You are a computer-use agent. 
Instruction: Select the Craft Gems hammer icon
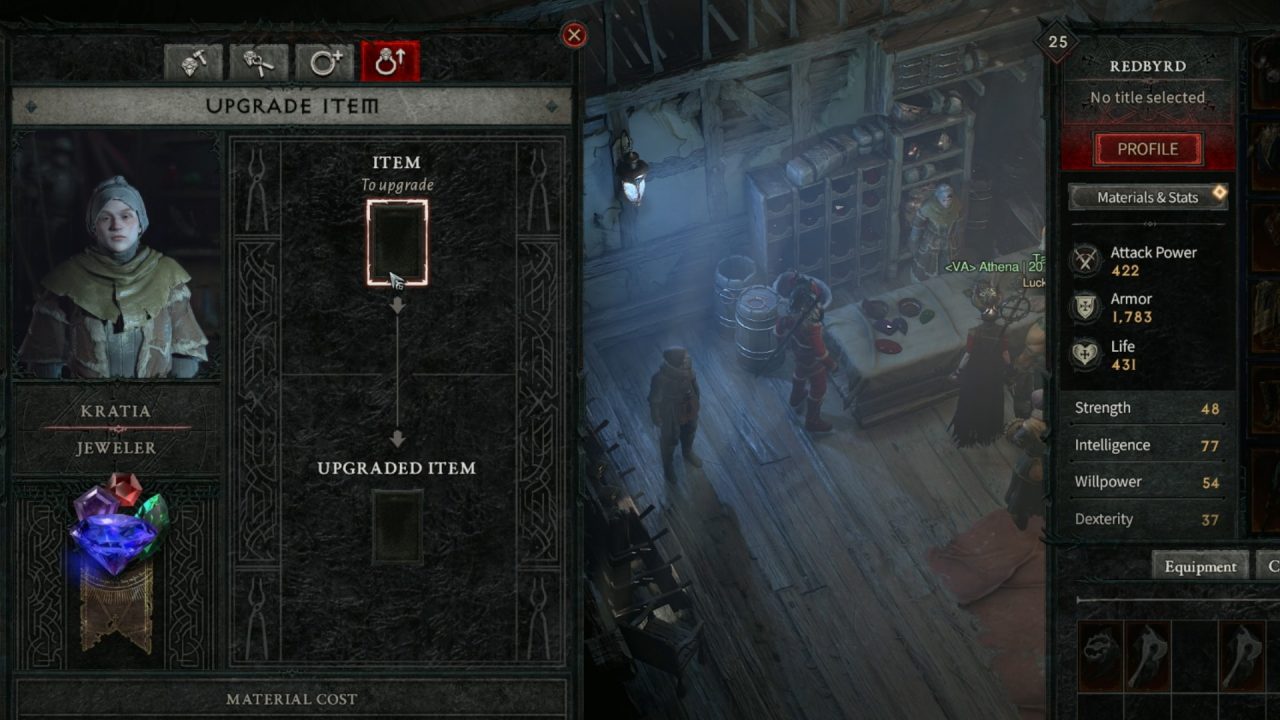click(x=196, y=60)
